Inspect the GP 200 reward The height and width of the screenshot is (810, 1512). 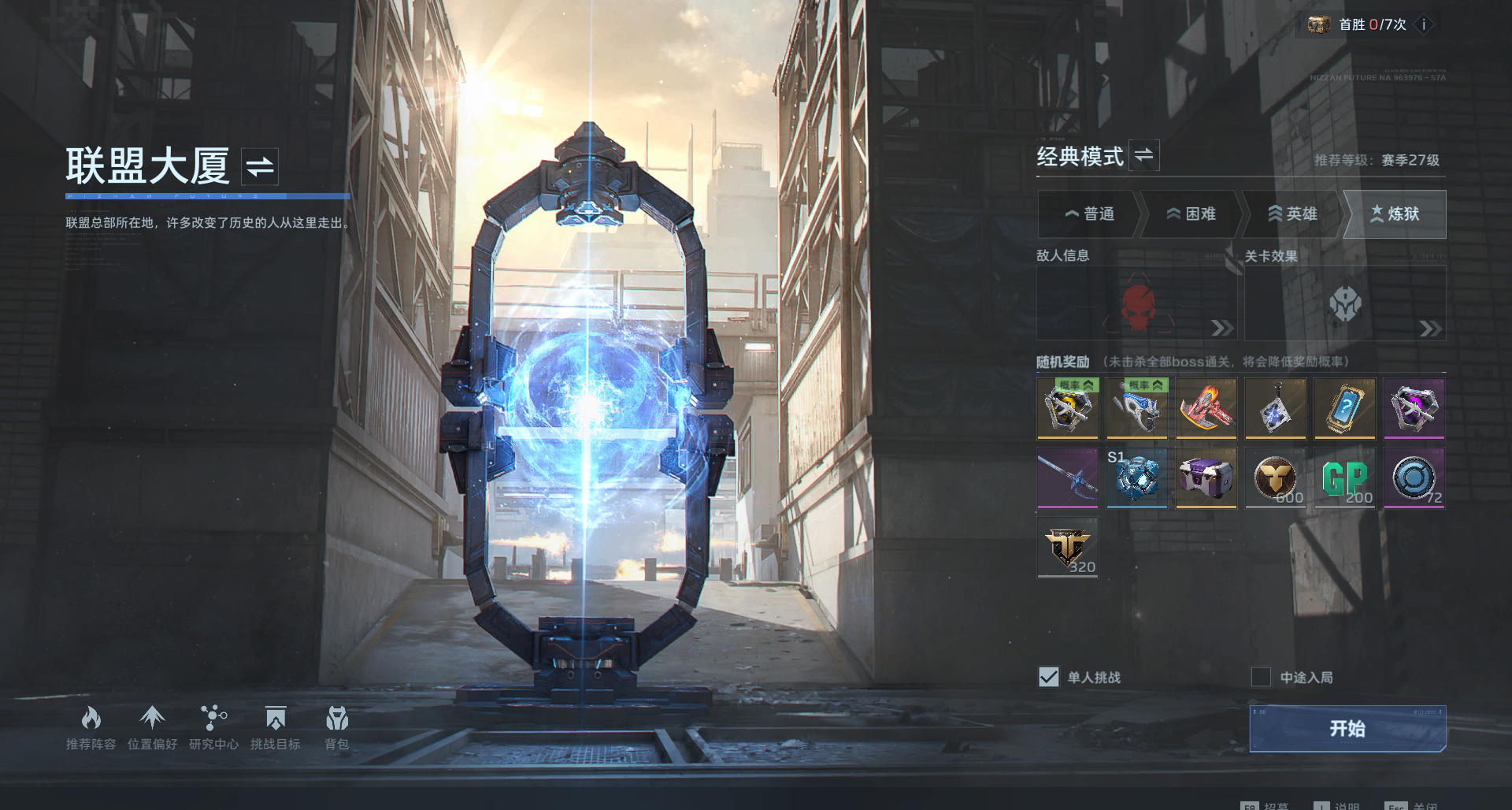(x=1345, y=478)
